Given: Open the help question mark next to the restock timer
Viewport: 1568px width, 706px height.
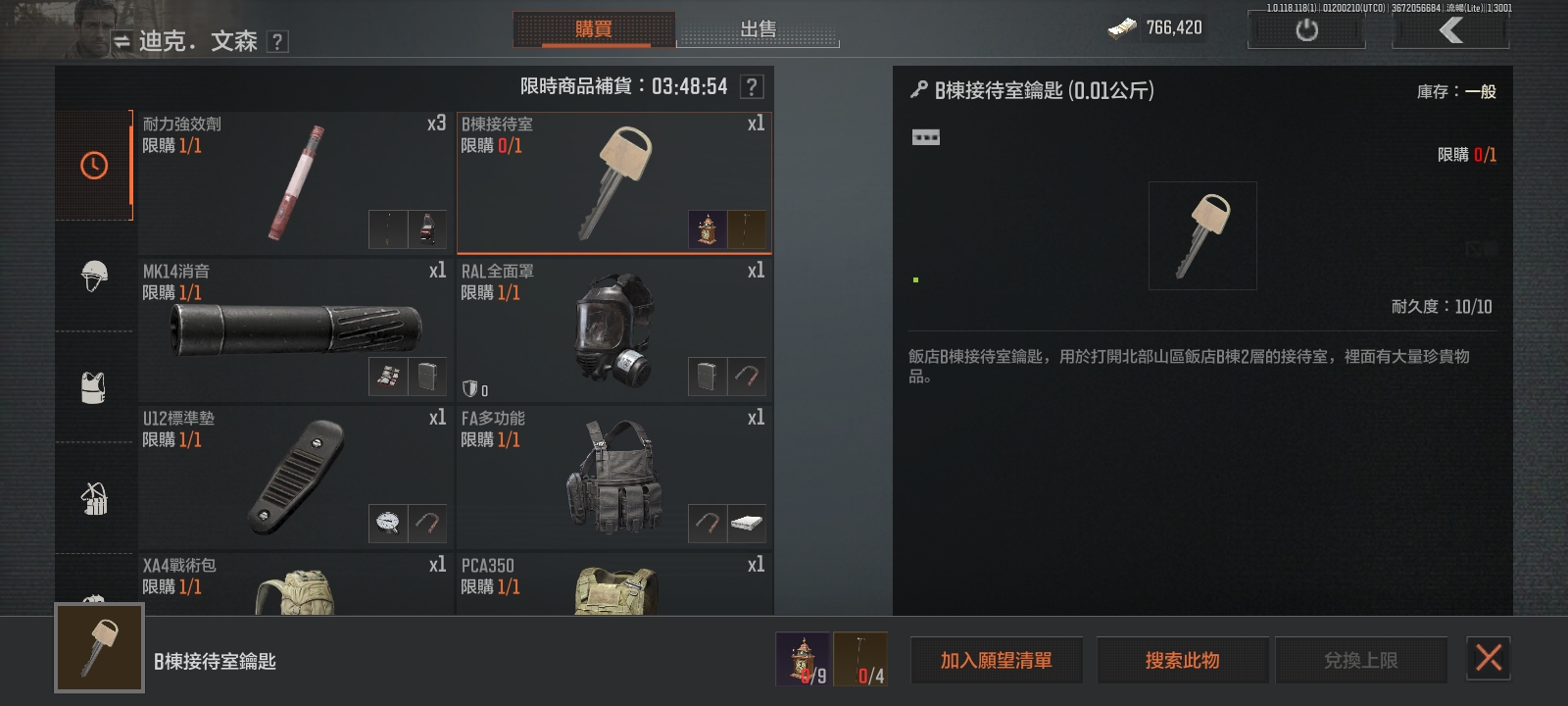Looking at the screenshot, I should pos(751,86).
